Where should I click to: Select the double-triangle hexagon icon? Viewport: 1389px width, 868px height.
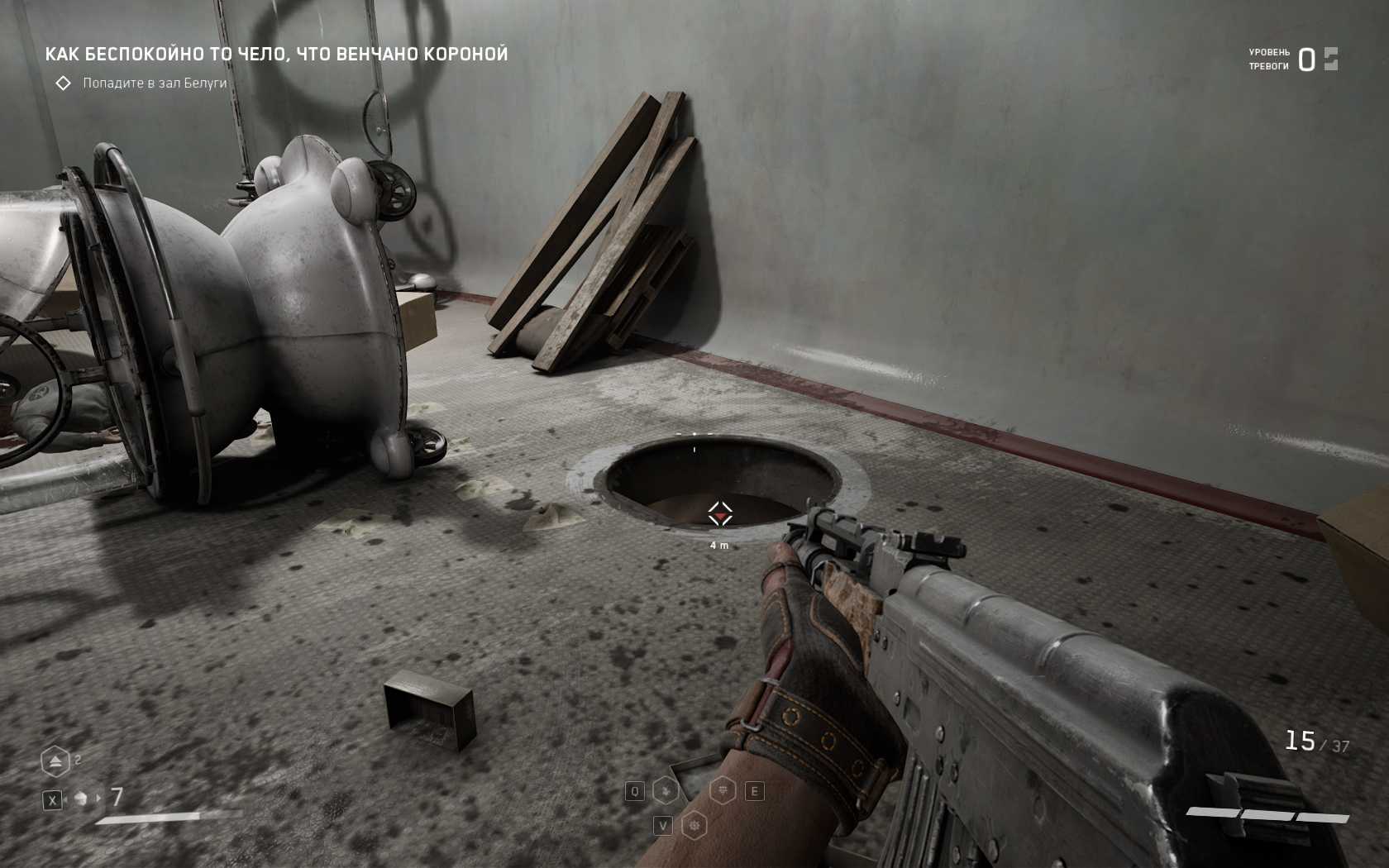click(55, 761)
